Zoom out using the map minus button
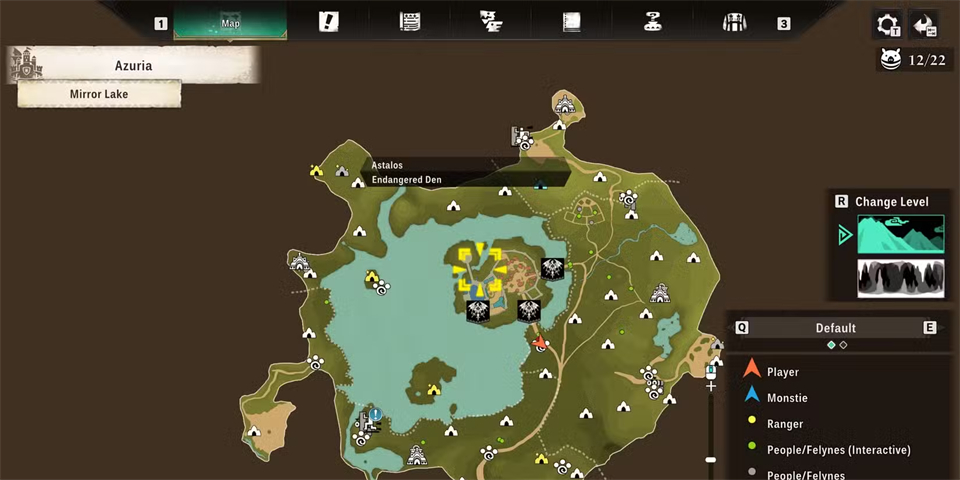960x480 pixels. 711,460
